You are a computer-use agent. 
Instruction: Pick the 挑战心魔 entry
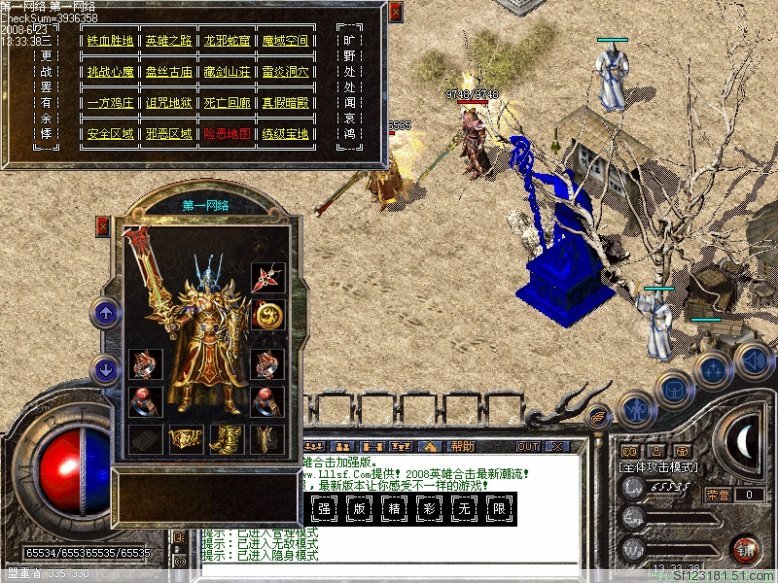pyautogui.click(x=111, y=72)
